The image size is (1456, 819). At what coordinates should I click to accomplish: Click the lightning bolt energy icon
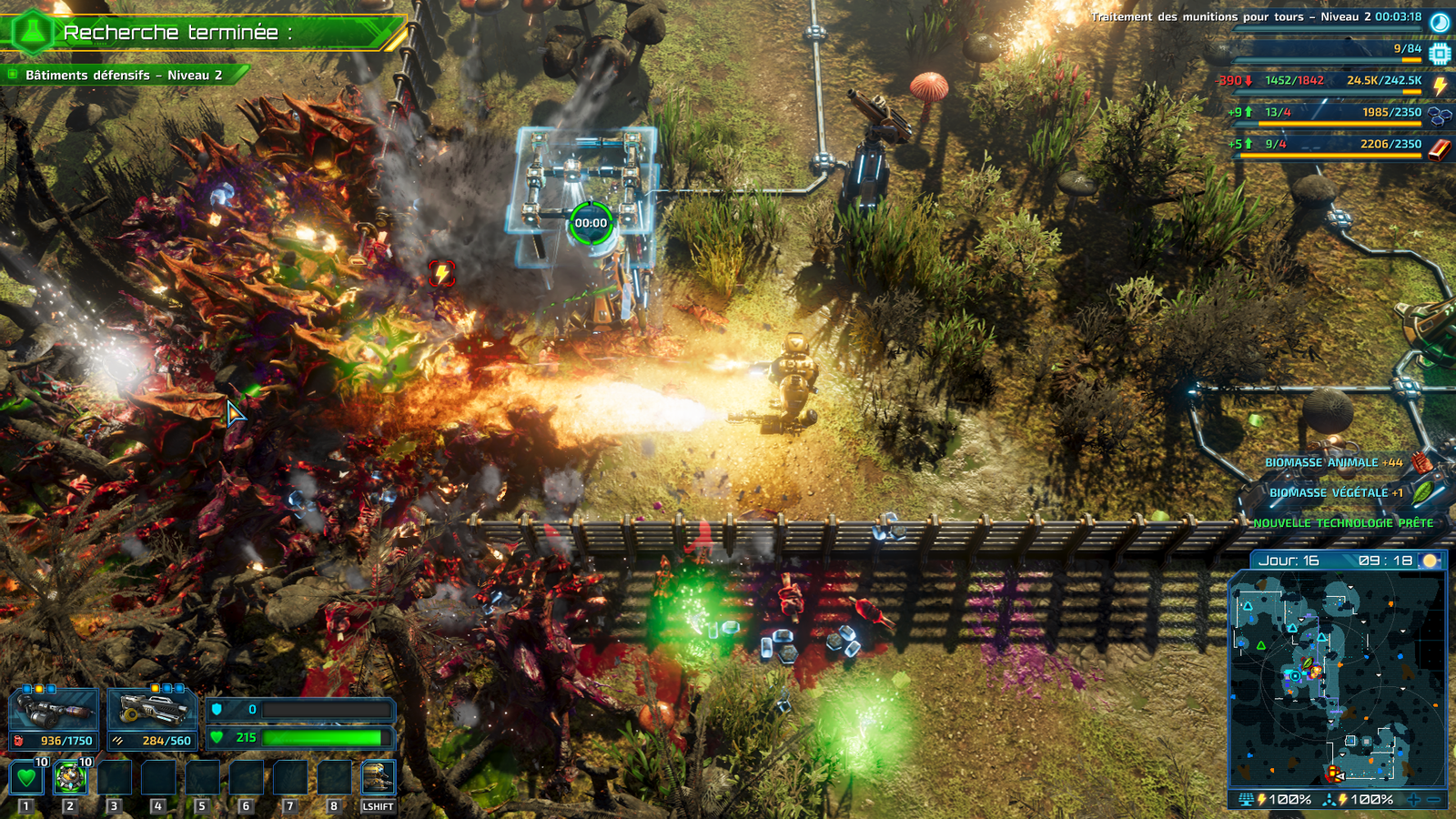[x=1440, y=84]
